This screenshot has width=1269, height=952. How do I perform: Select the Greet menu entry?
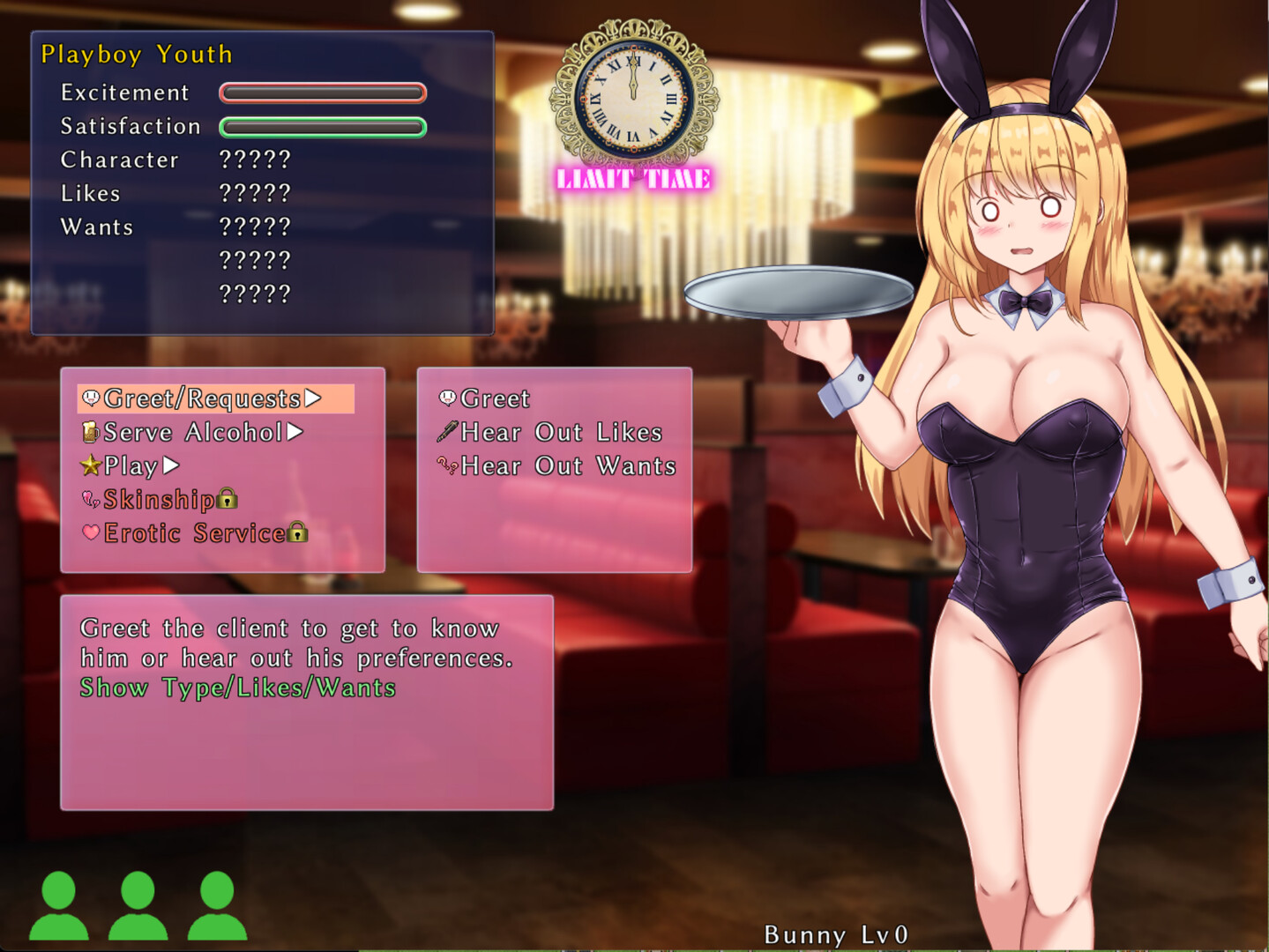coord(494,398)
